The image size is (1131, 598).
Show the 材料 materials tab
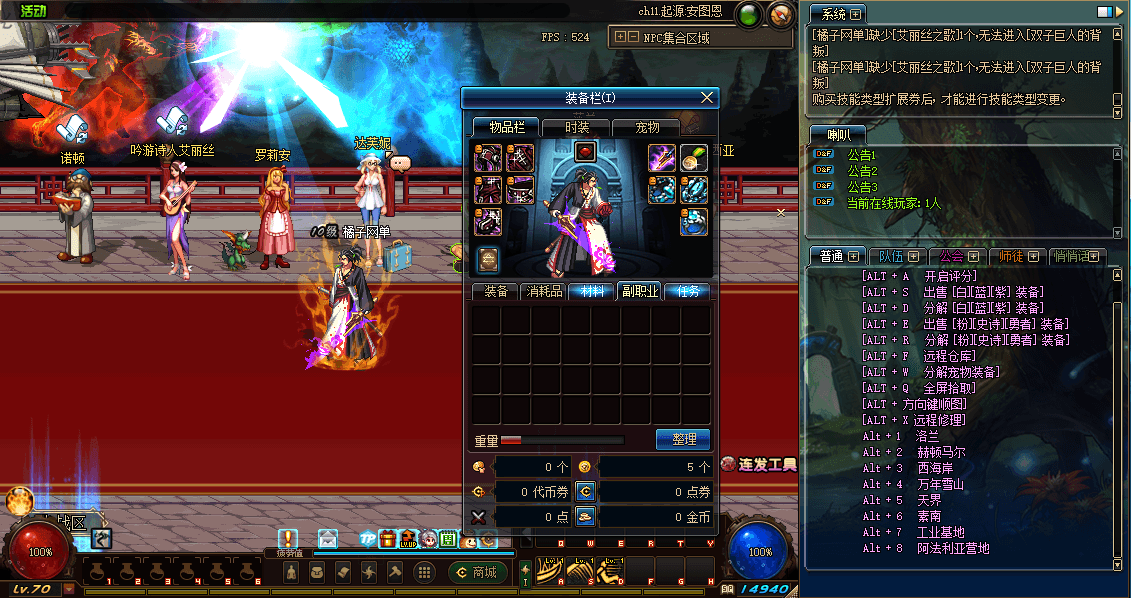pos(592,291)
